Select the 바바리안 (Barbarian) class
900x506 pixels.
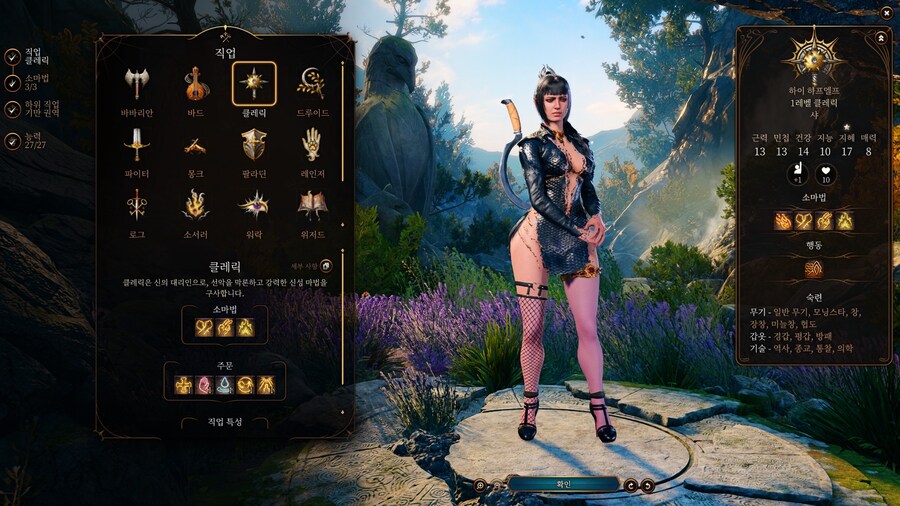pos(137,84)
